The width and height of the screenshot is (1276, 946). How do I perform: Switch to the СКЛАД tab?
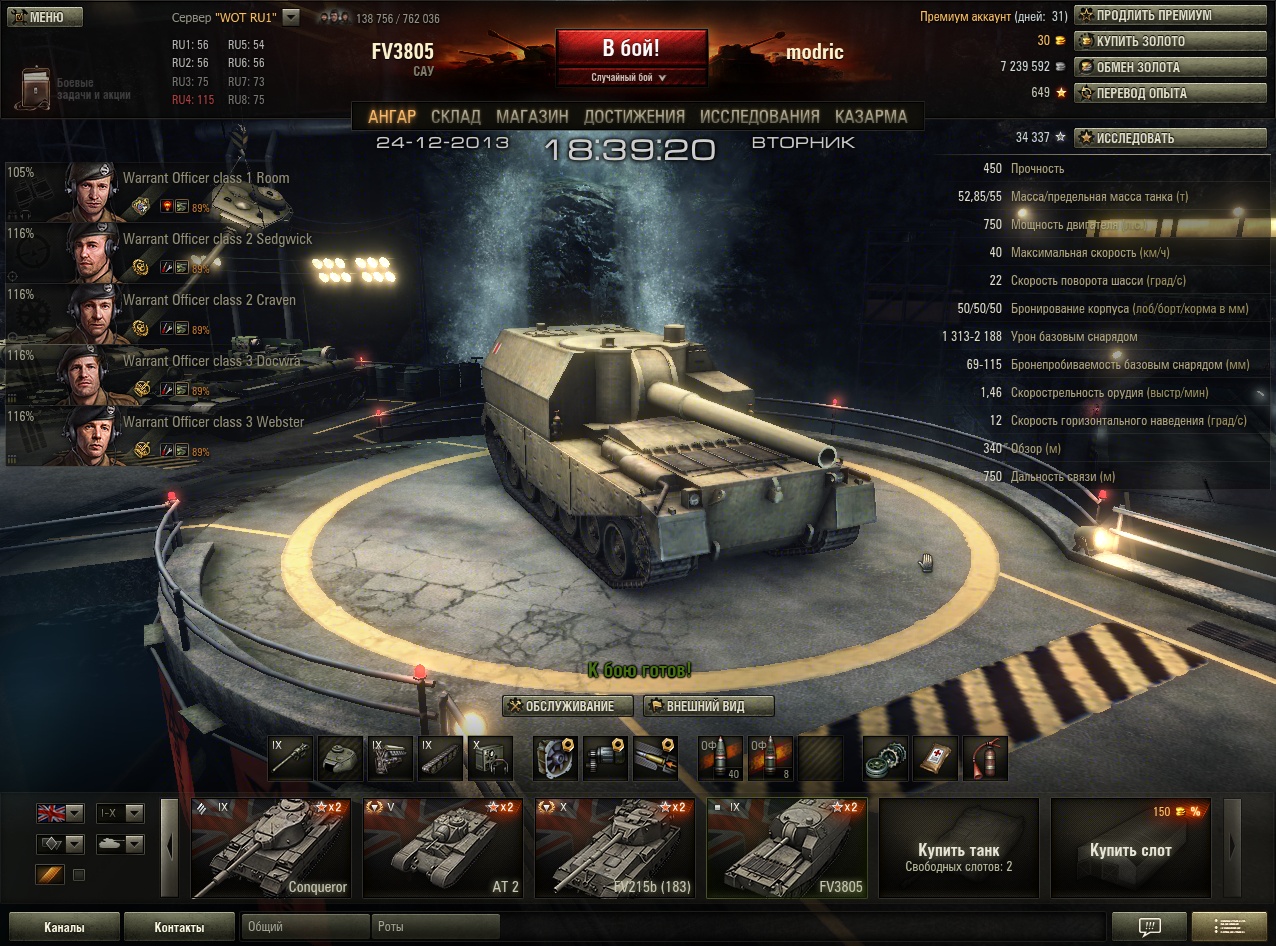tap(455, 116)
